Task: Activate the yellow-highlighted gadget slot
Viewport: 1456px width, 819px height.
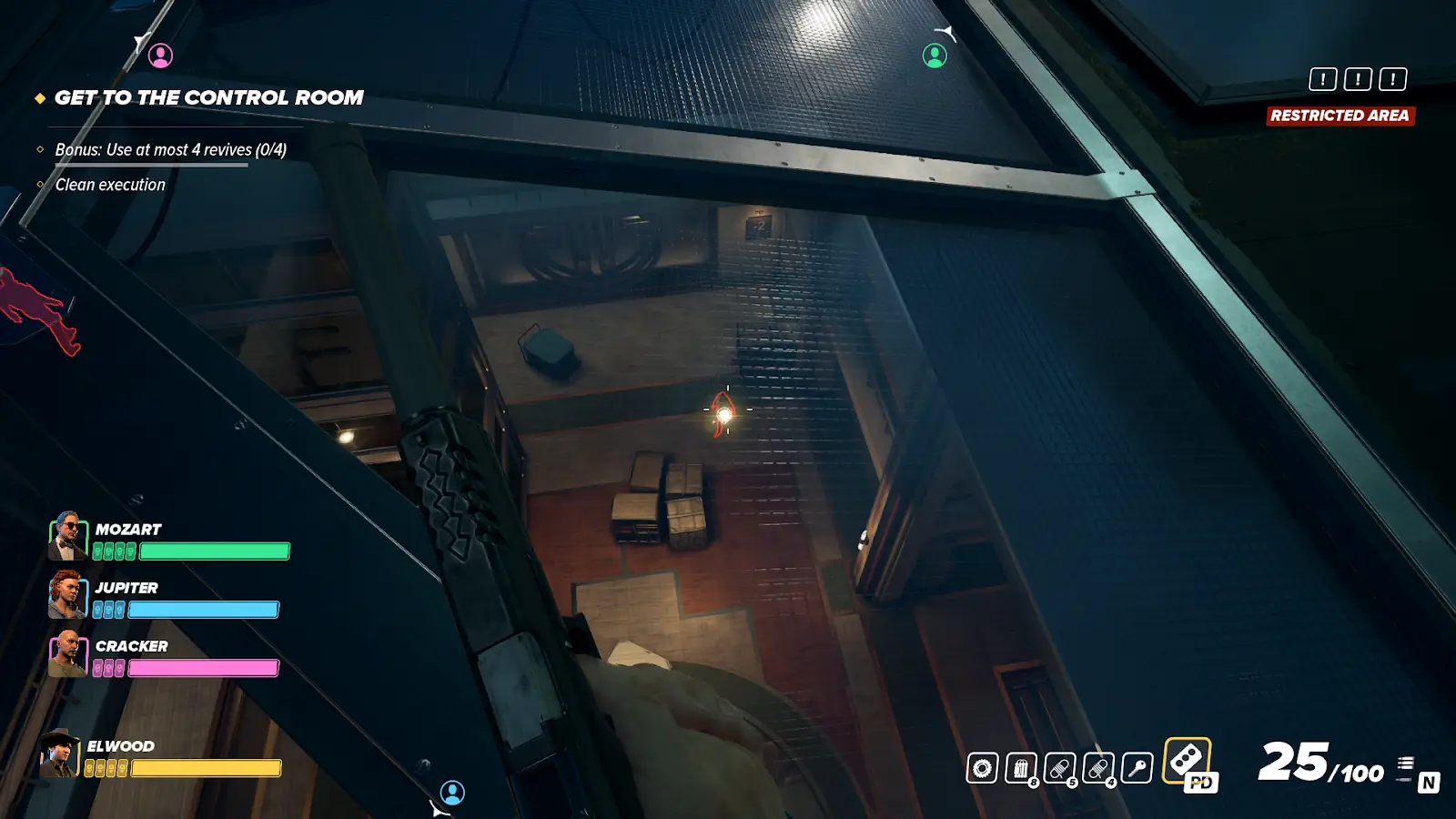Action: coord(1187,760)
